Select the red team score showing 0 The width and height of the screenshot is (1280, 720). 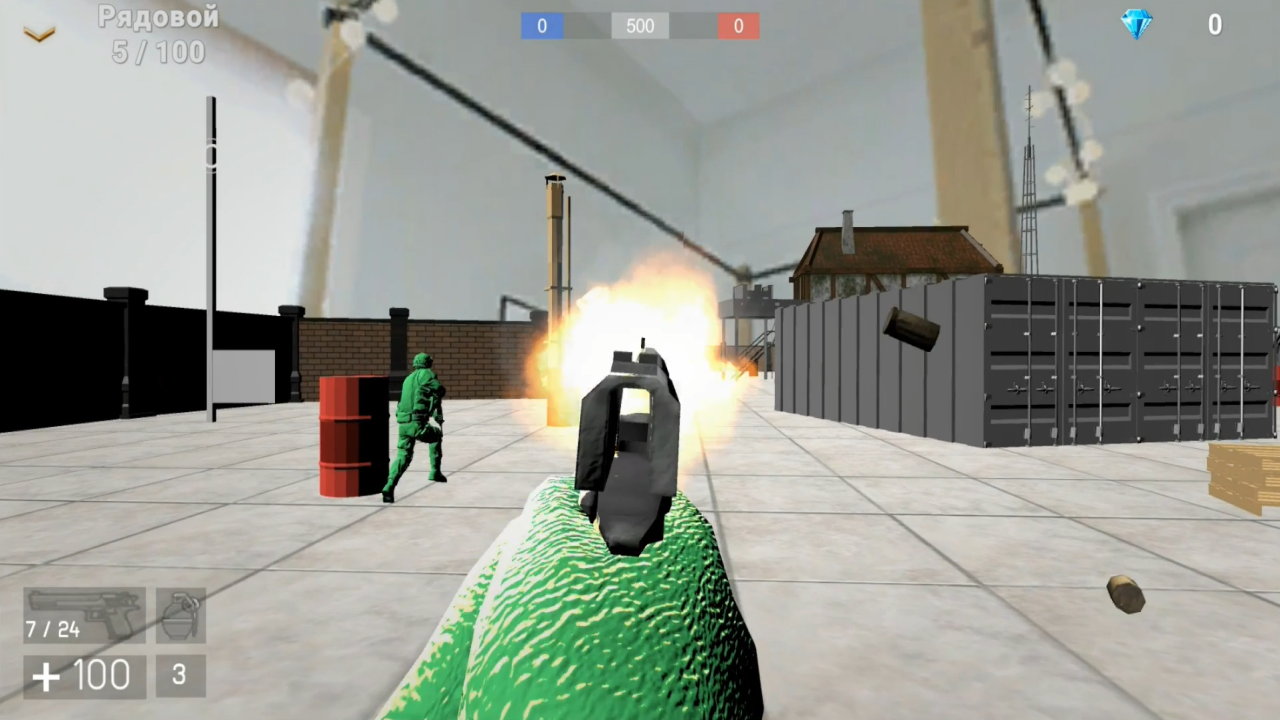point(738,26)
